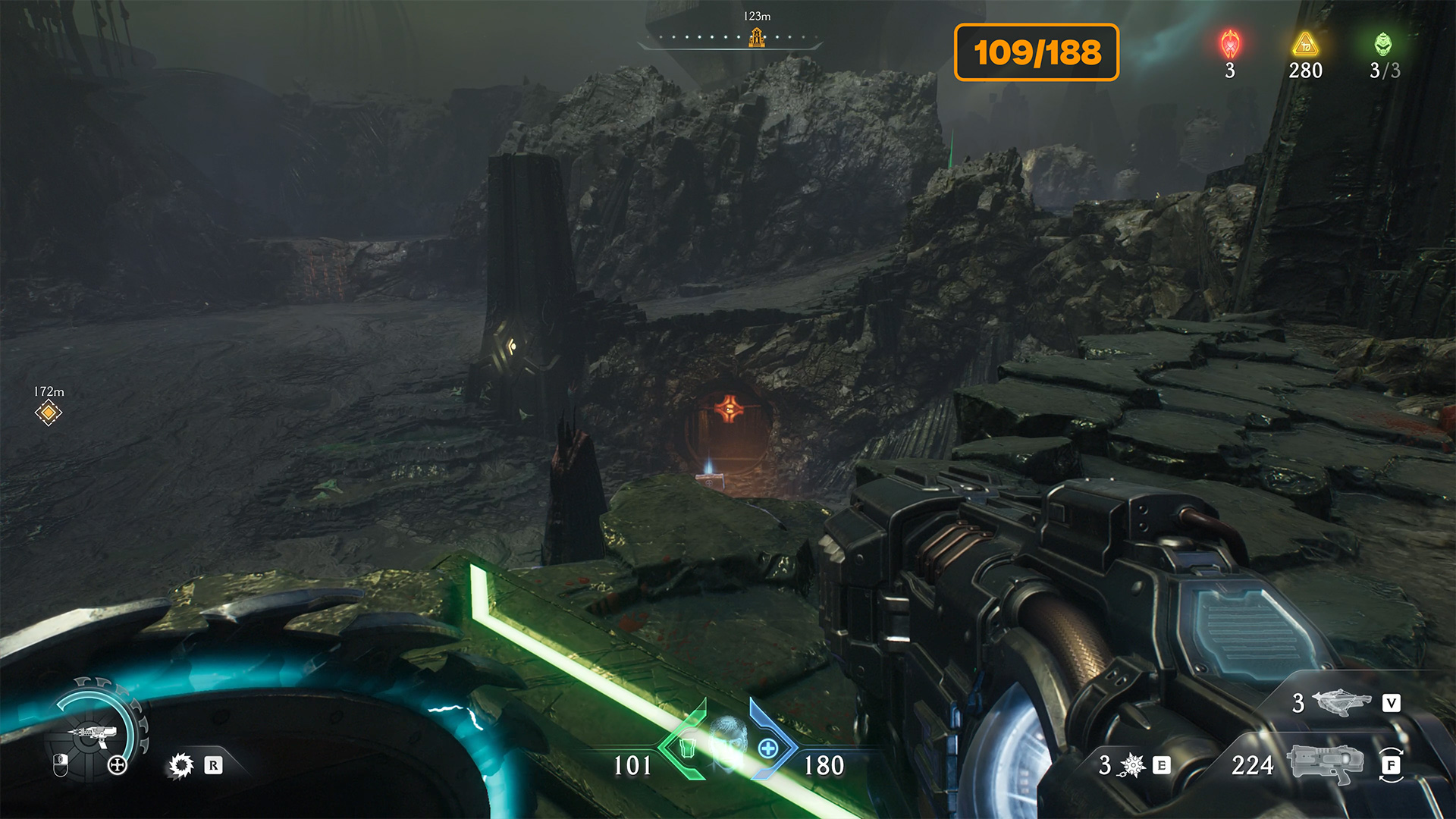Select the green armor icon

(x=687, y=748)
